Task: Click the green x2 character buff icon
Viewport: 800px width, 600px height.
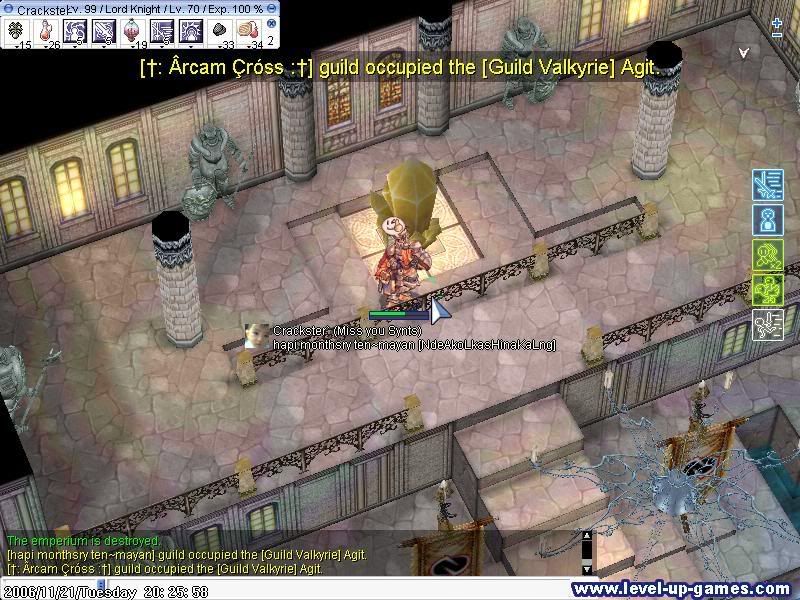Action: pyautogui.click(x=766, y=254)
